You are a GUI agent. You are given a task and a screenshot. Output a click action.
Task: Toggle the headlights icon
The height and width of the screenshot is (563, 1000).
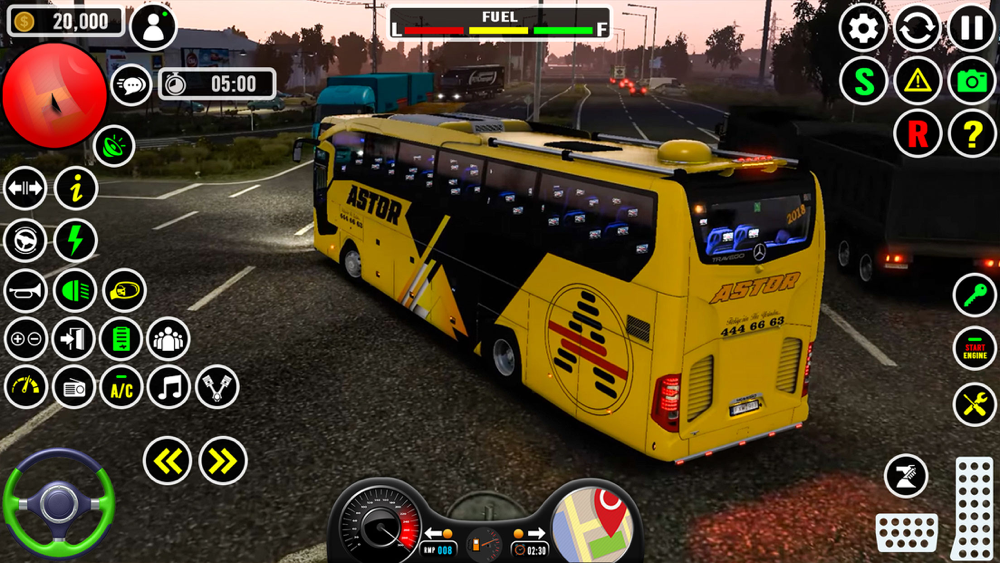[x=75, y=291]
